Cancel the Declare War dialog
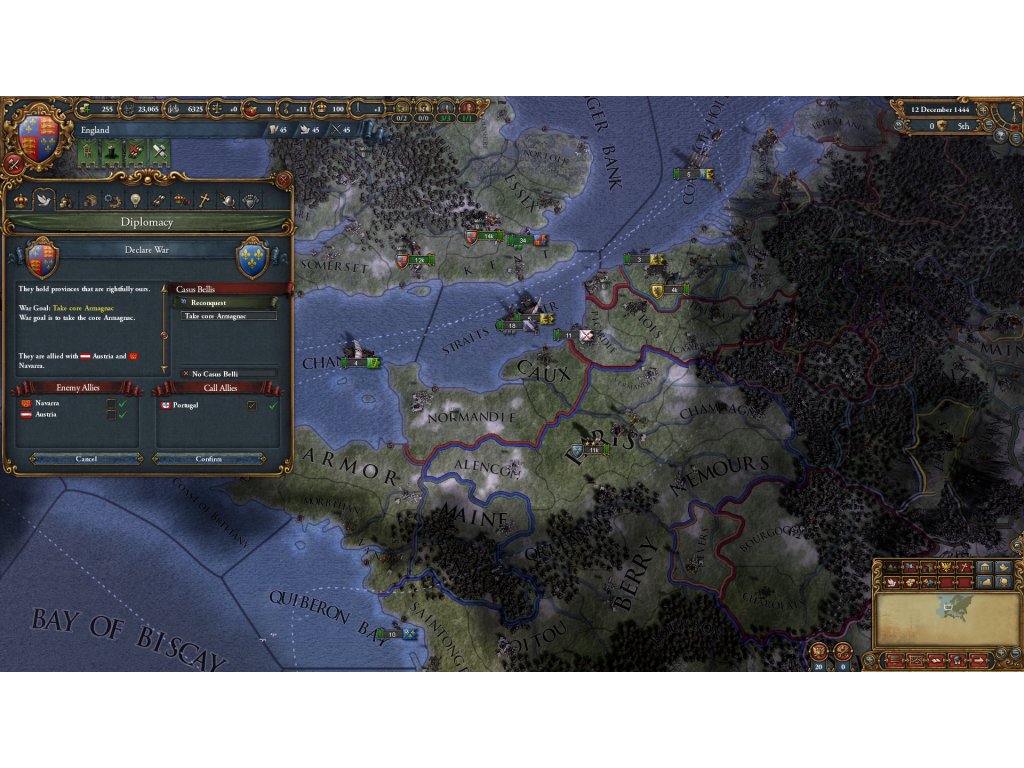The height and width of the screenshot is (768, 1024). (x=86, y=459)
